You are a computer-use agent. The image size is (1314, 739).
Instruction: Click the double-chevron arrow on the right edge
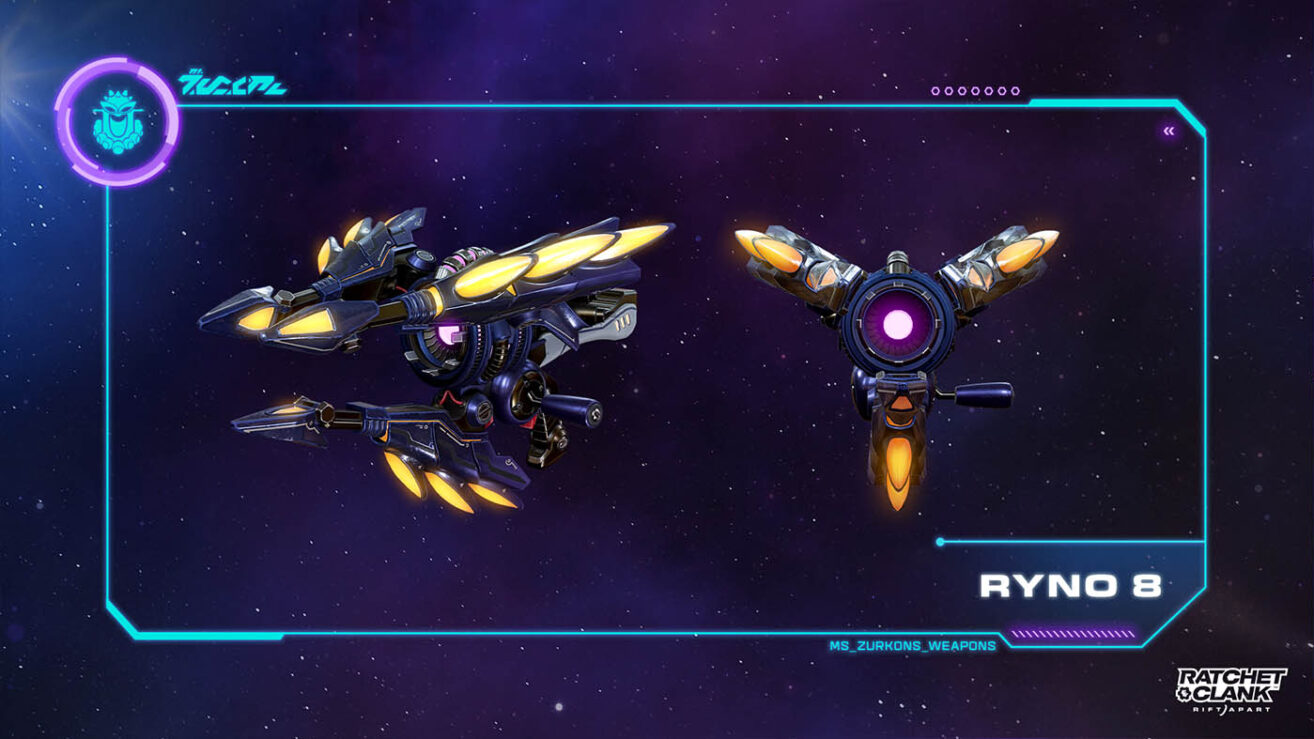1167,129
